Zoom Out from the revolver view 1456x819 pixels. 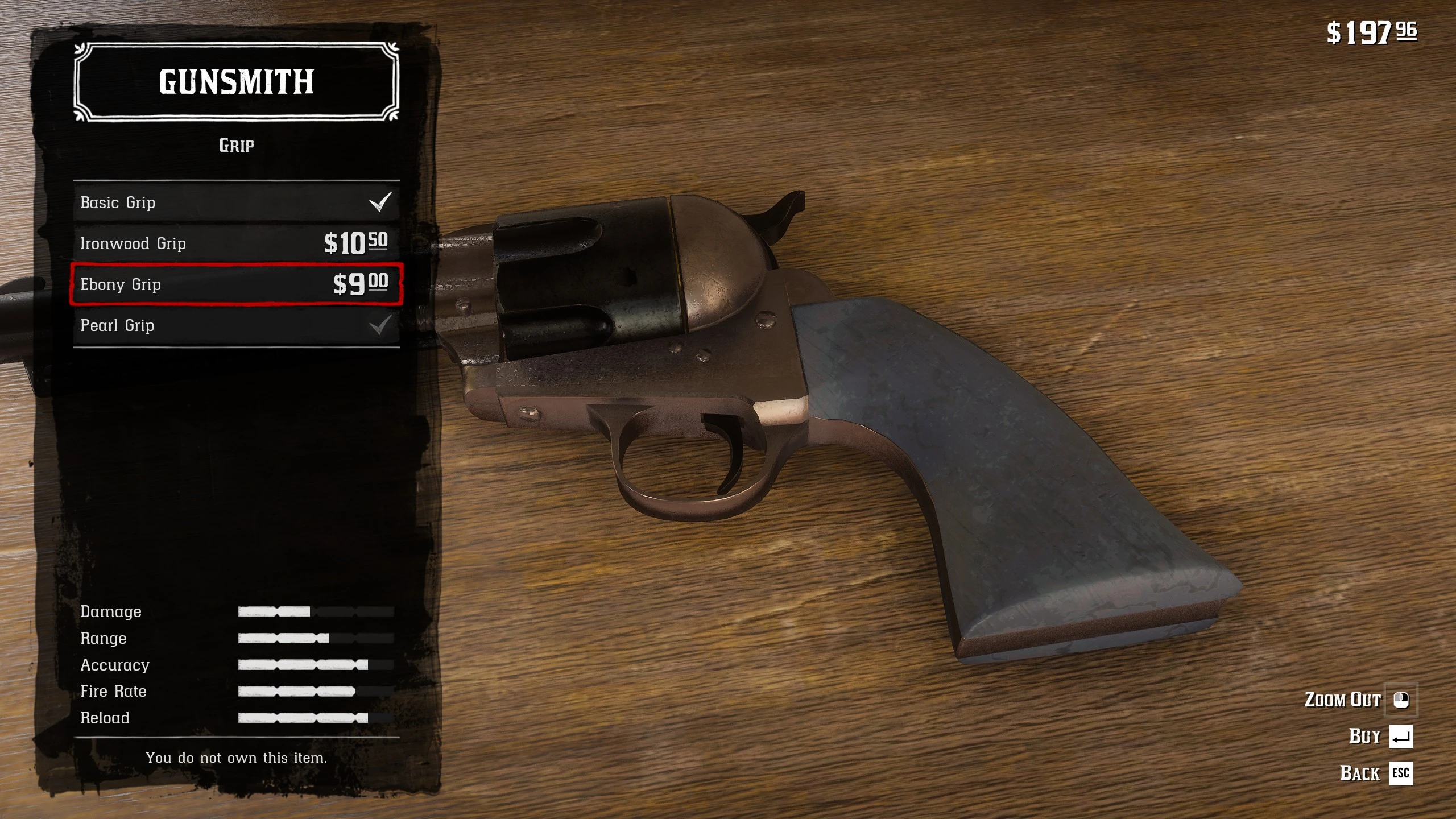click(x=1359, y=700)
